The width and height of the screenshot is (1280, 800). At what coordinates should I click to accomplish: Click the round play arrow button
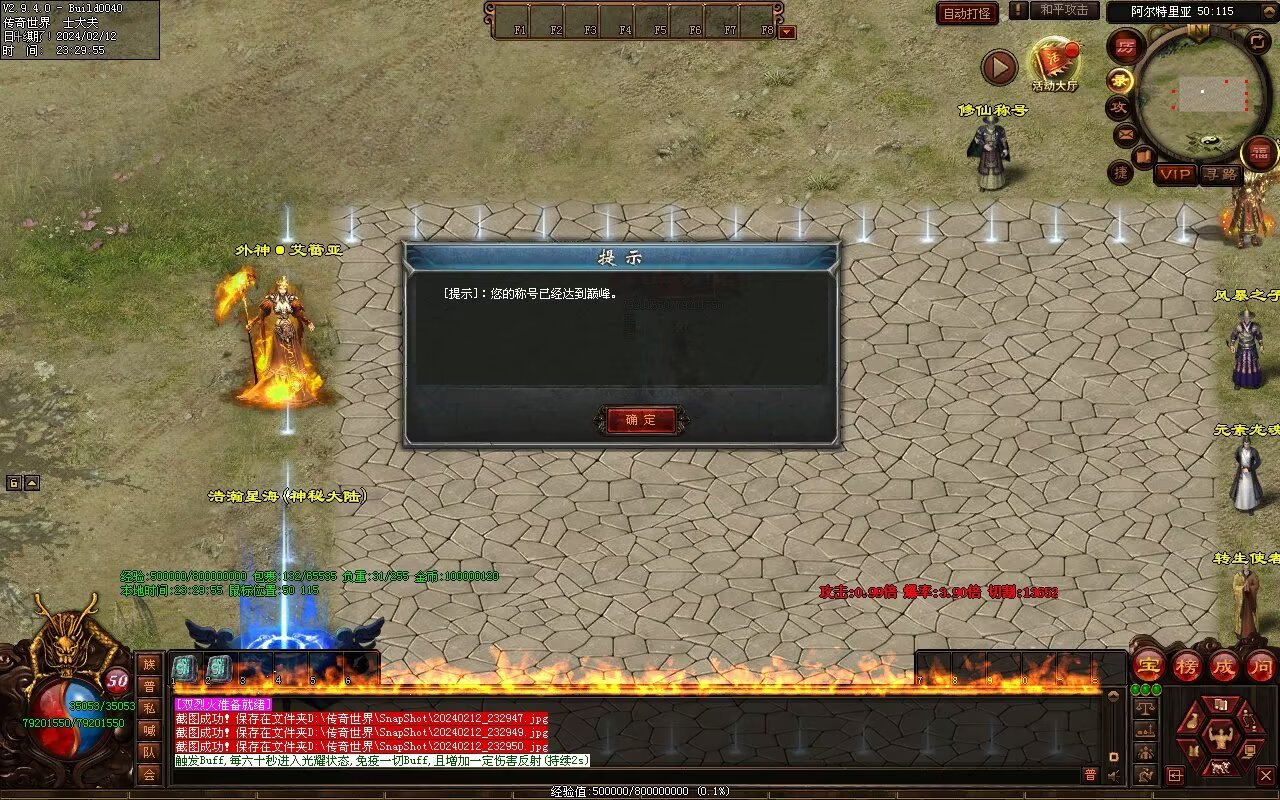click(998, 68)
